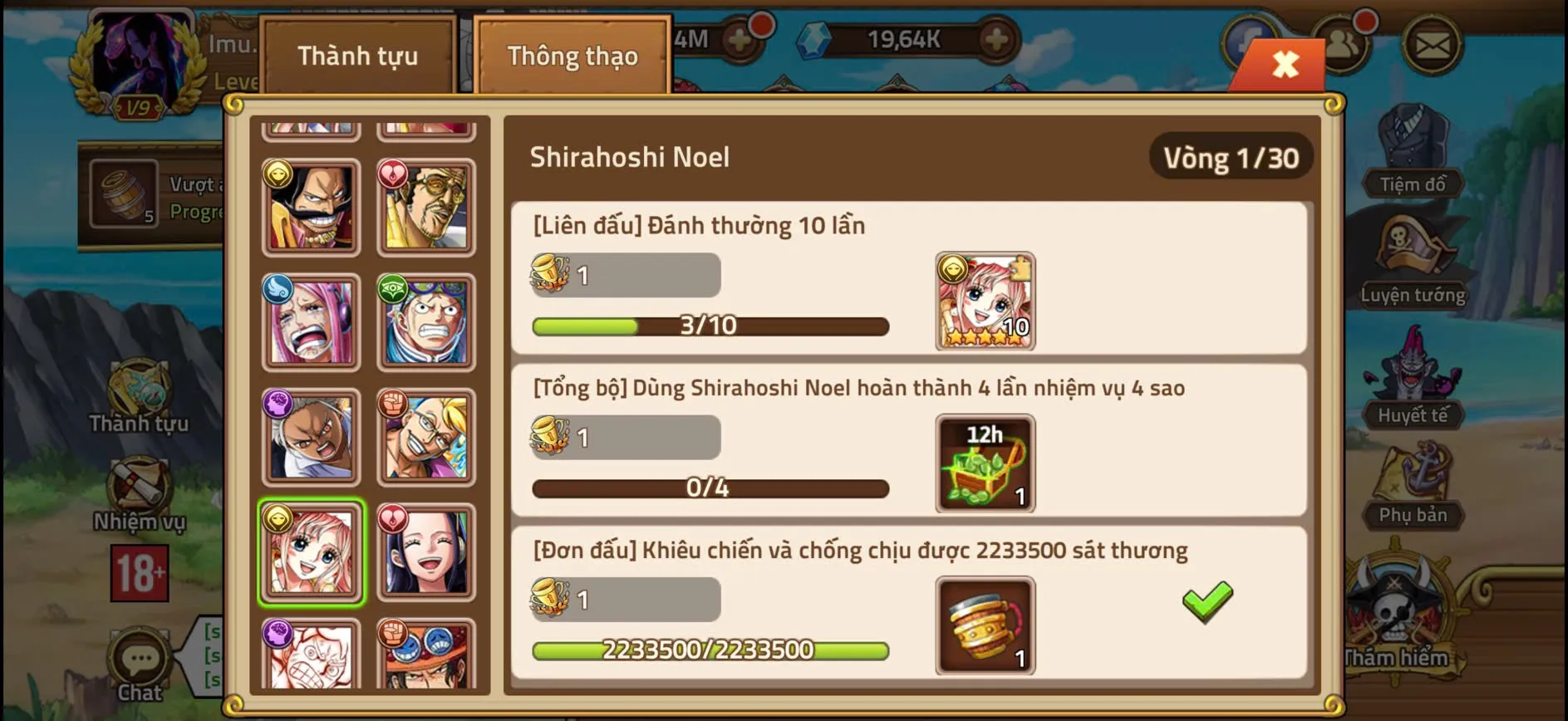The width and height of the screenshot is (1568, 721).
Task: Open the Huyết tế panel
Action: [1413, 378]
